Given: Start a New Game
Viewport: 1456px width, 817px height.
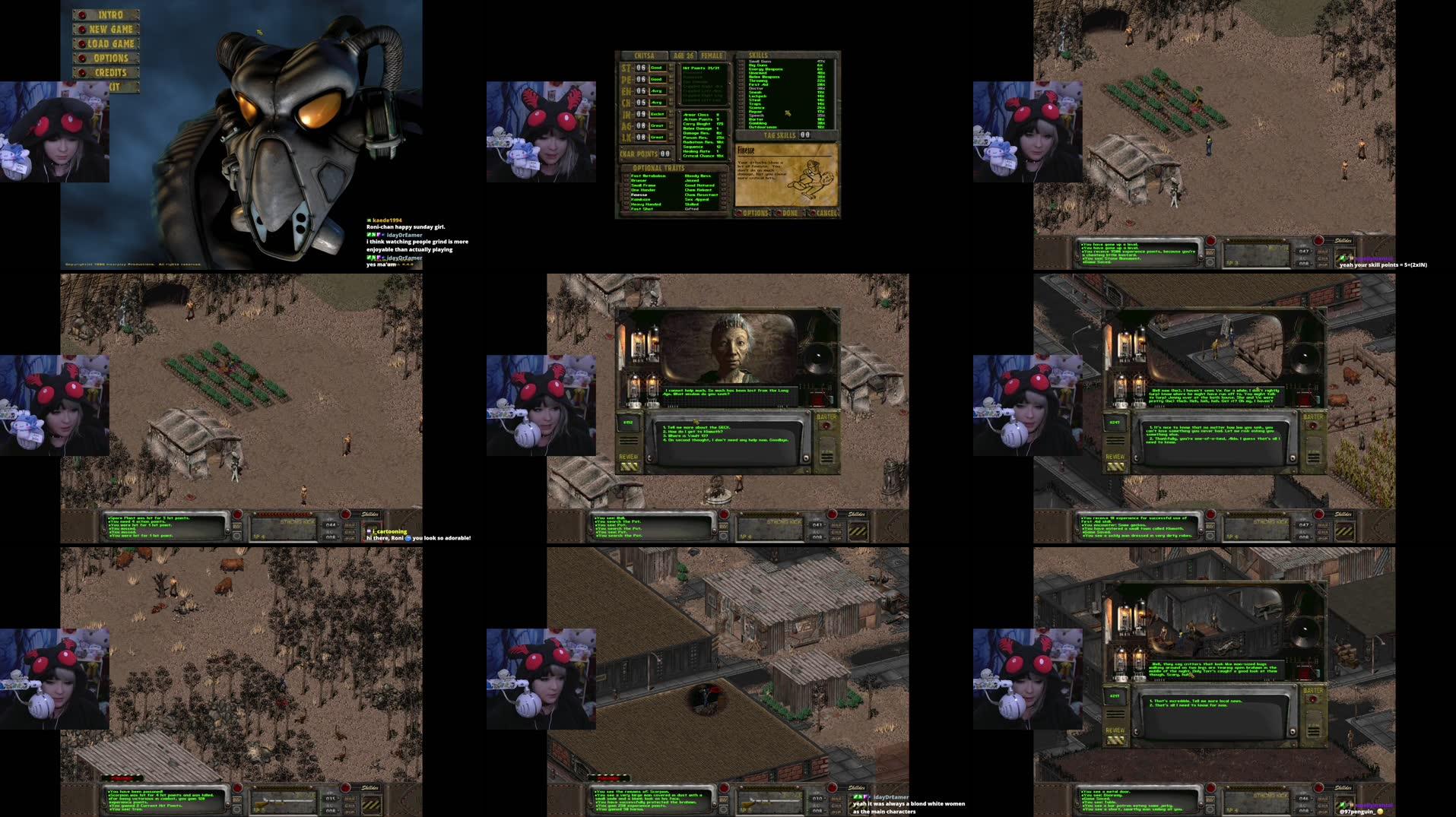Looking at the screenshot, I should tap(110, 30).
